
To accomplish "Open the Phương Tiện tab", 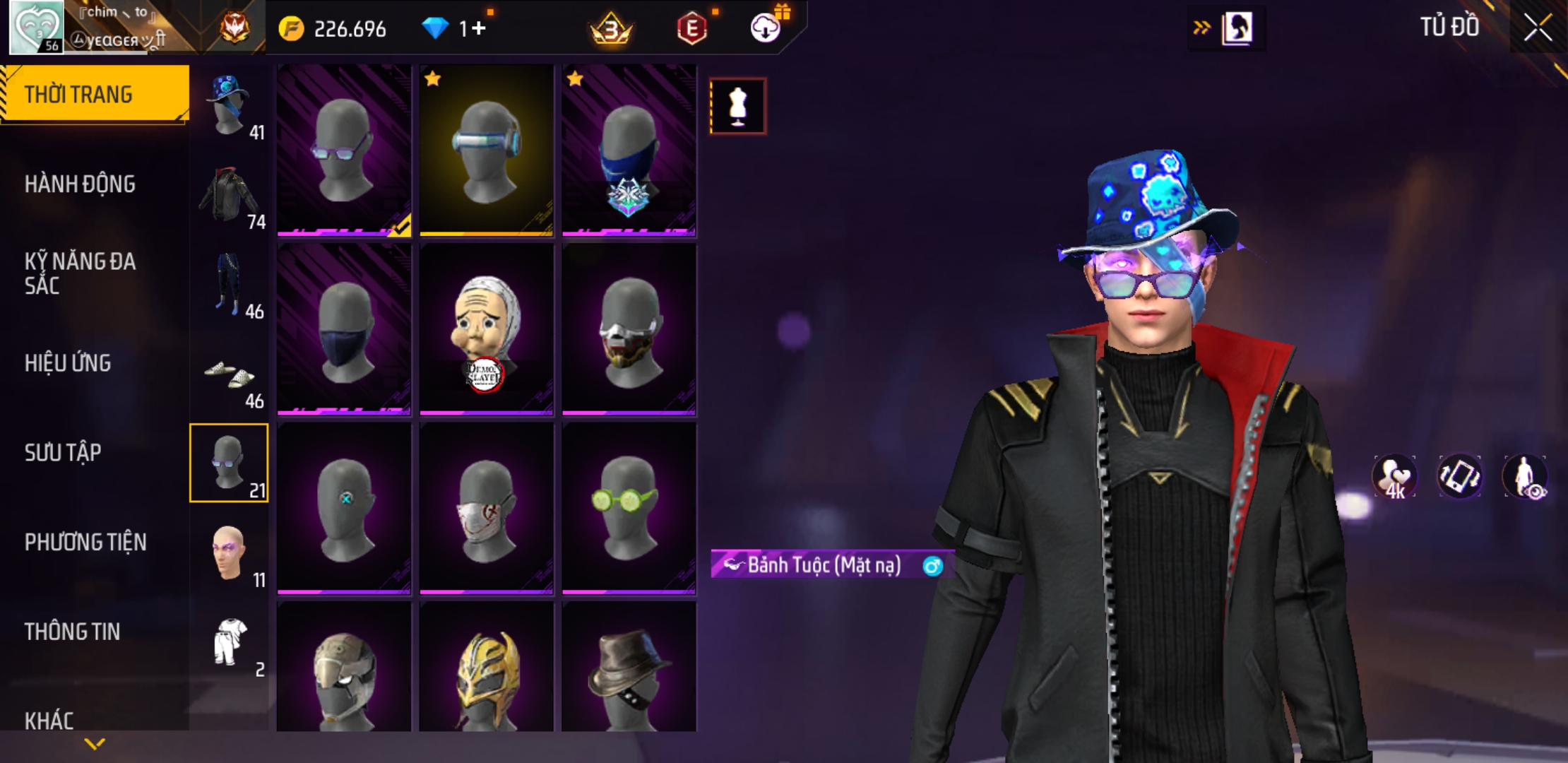I will tap(85, 542).
